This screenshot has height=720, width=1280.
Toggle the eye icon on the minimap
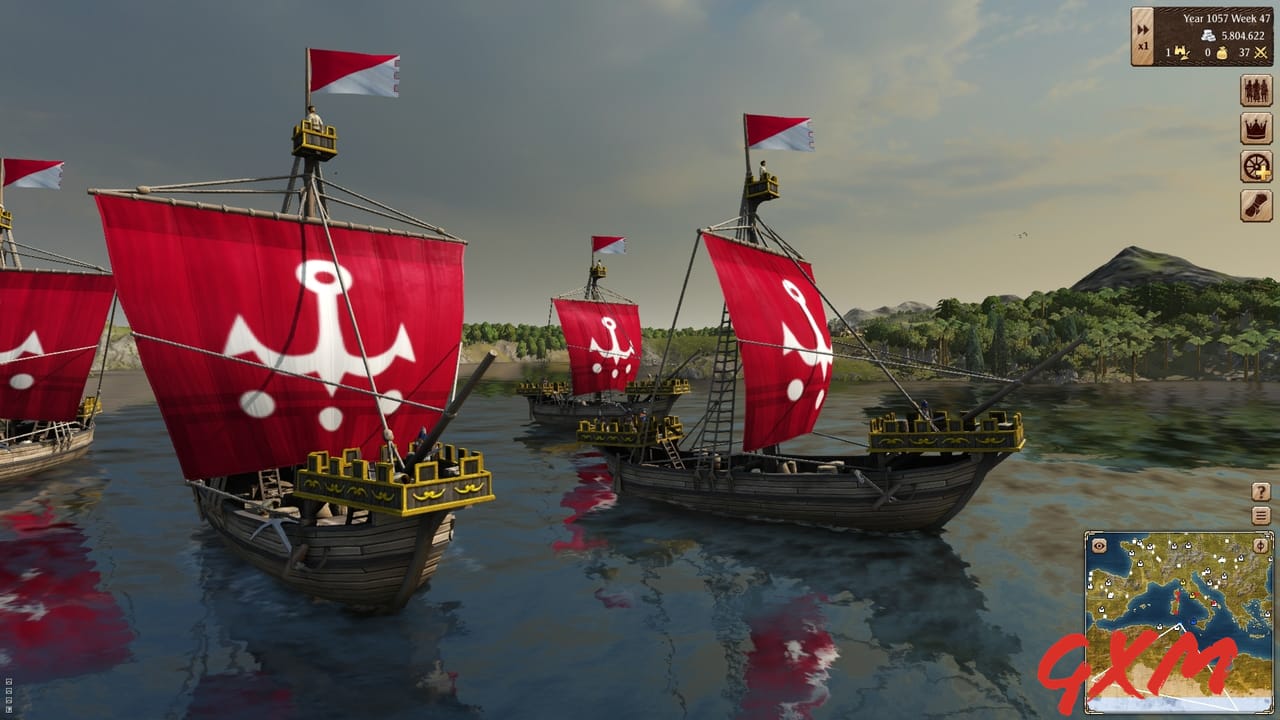click(1097, 546)
